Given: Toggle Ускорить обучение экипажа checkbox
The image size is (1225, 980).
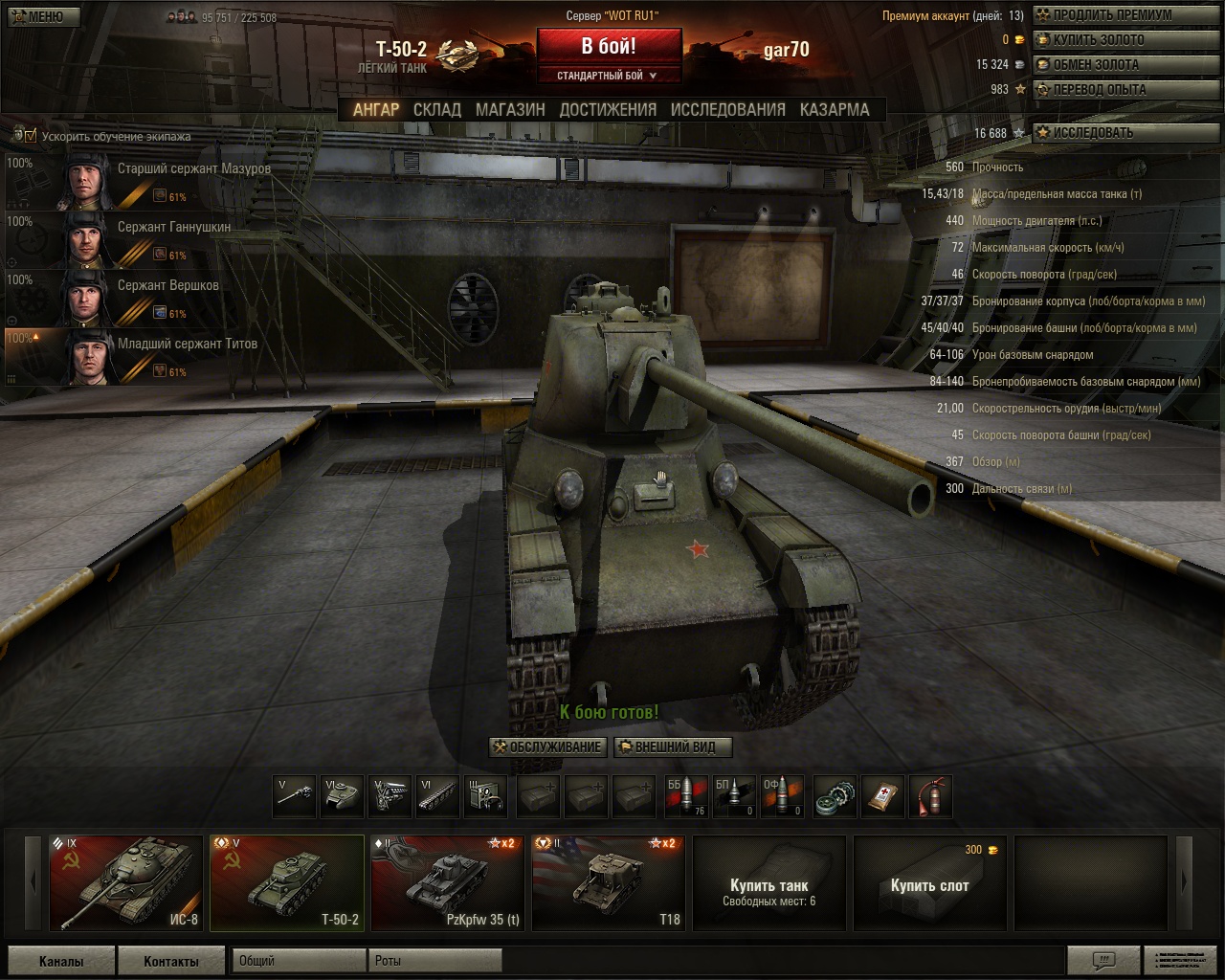Looking at the screenshot, I should pyautogui.click(x=31, y=136).
